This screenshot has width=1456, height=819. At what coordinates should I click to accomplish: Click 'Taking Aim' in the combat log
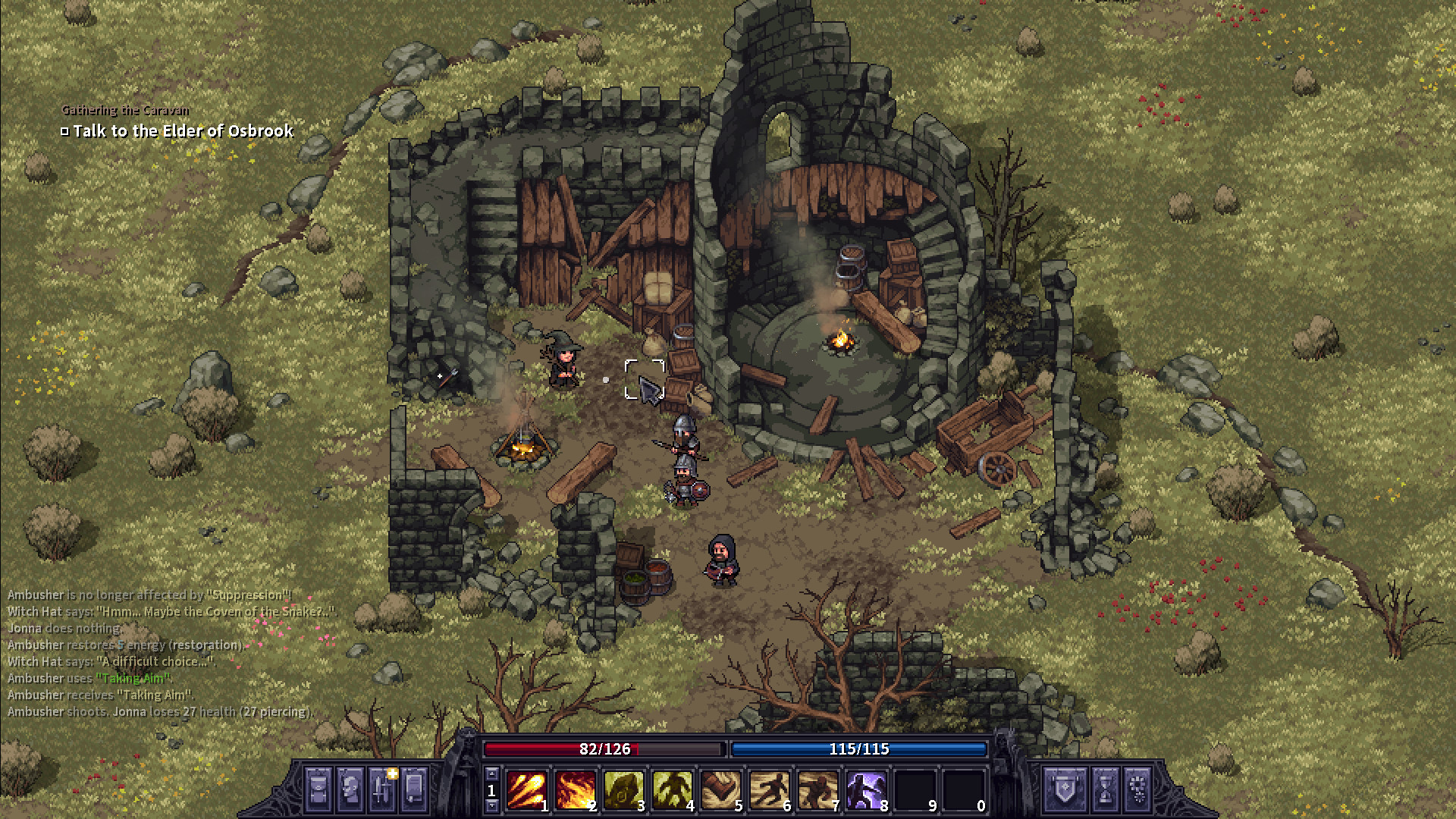point(130,678)
